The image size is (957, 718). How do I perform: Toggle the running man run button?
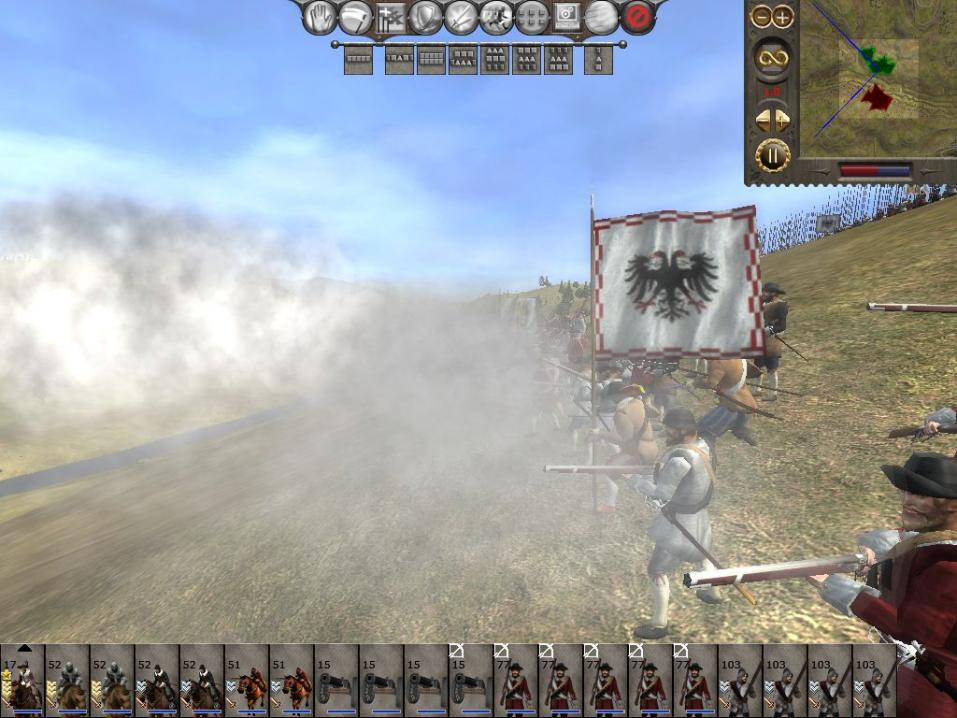(x=496, y=17)
